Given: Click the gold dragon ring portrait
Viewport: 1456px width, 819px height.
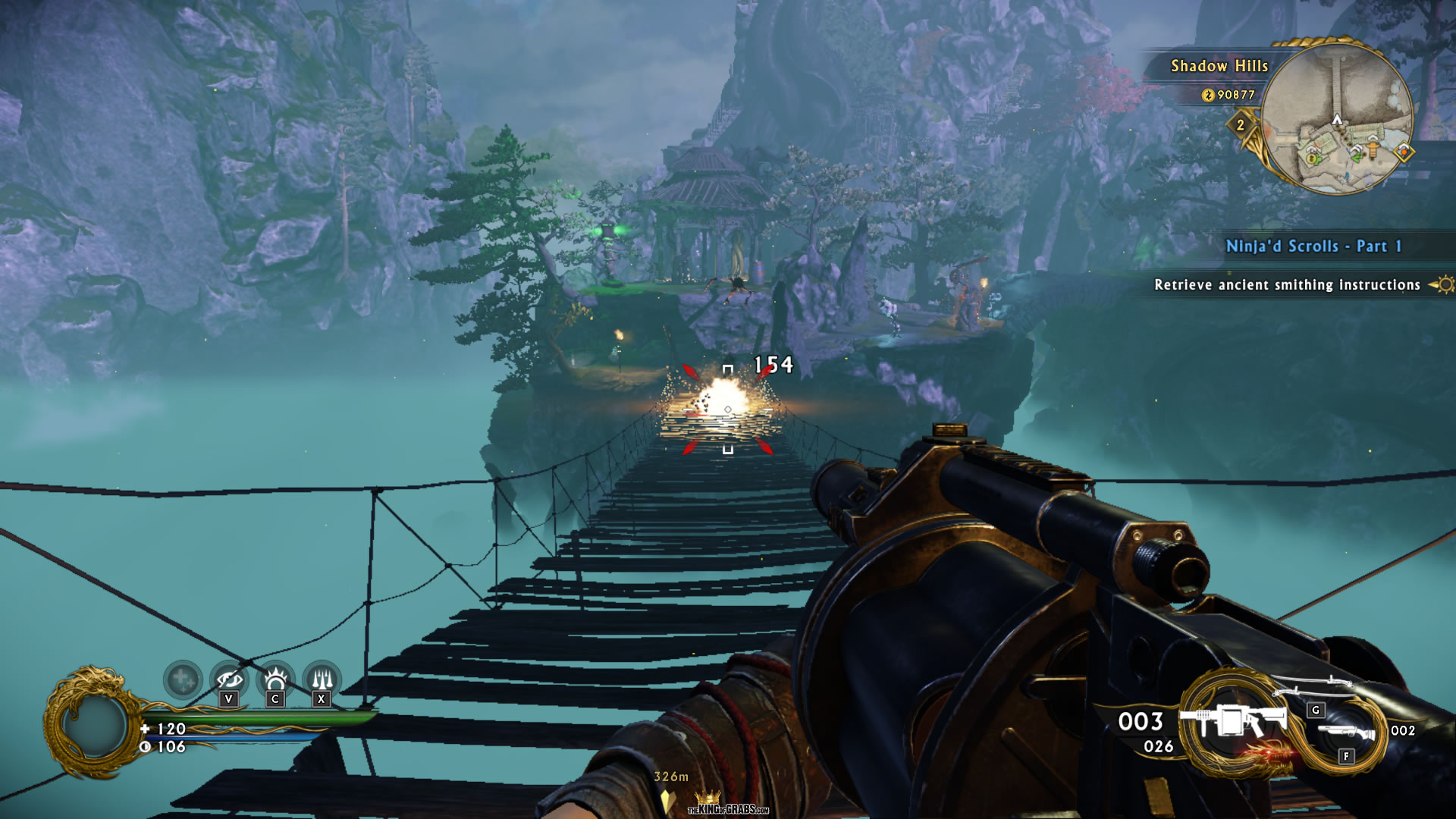Looking at the screenshot, I should 93,723.
